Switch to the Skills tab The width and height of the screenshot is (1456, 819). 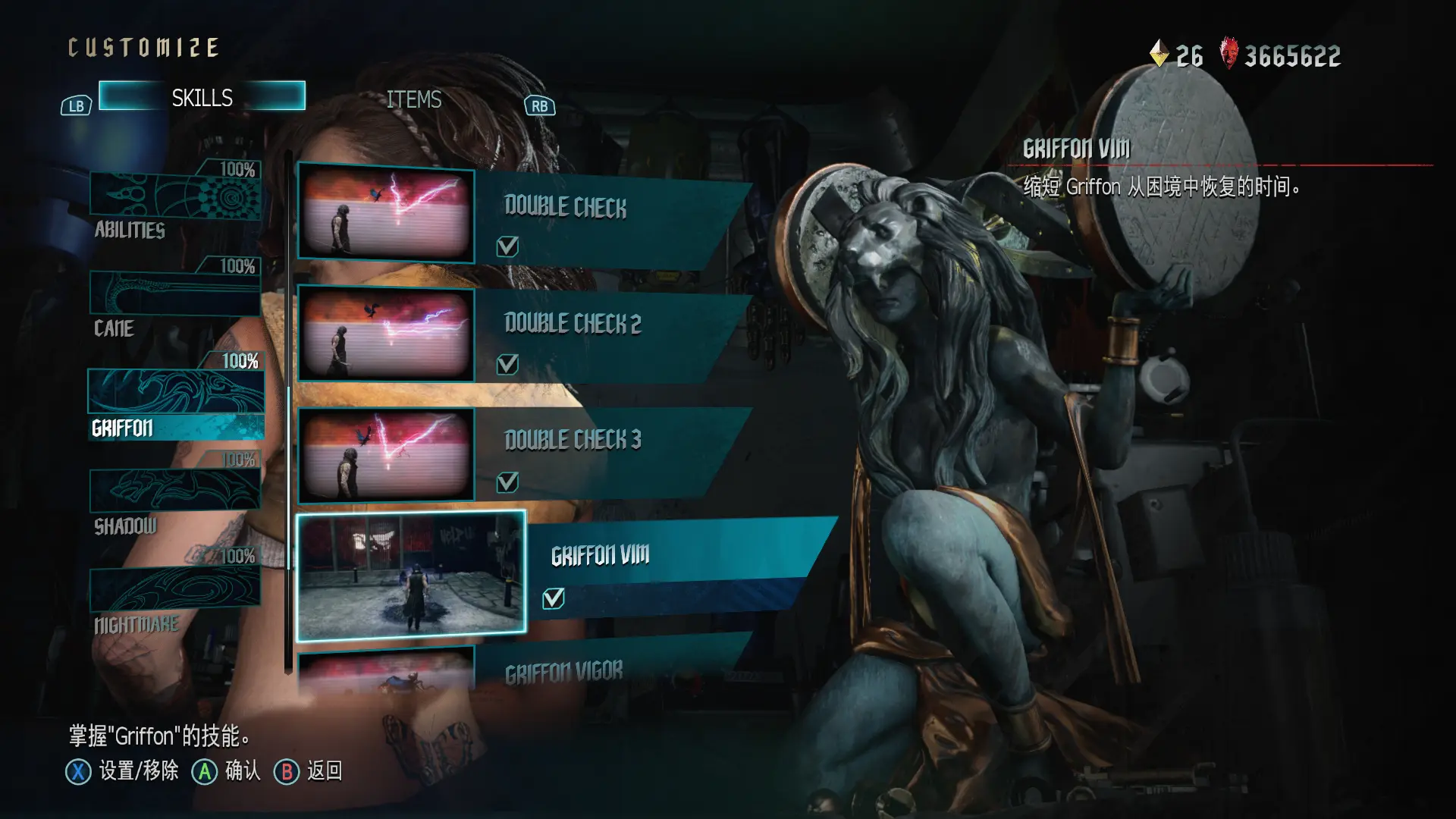pos(202,97)
